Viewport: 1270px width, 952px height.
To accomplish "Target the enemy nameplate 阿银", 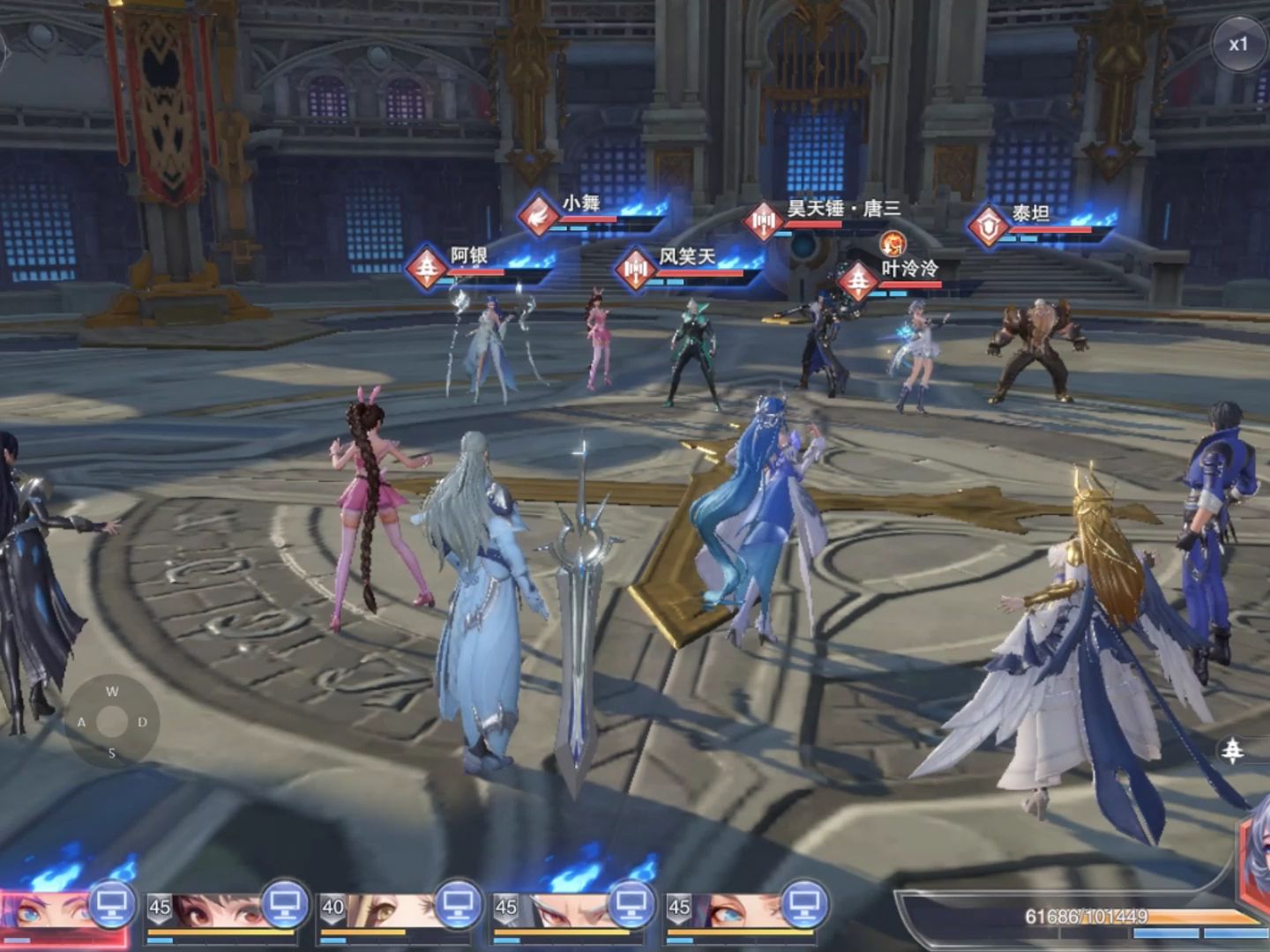I will coord(467,258).
